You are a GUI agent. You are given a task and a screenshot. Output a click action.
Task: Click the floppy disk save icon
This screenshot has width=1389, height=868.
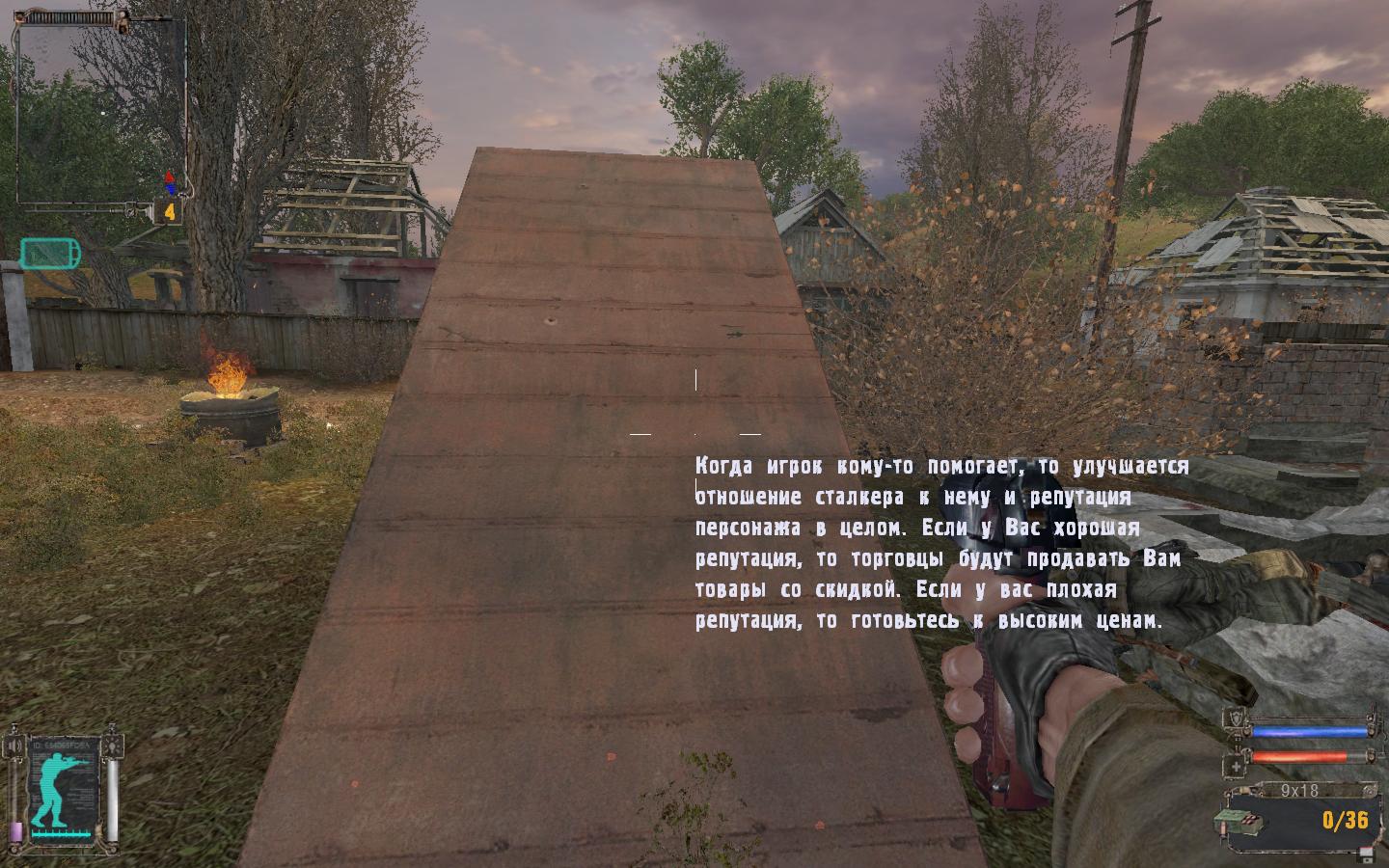point(1366,853)
